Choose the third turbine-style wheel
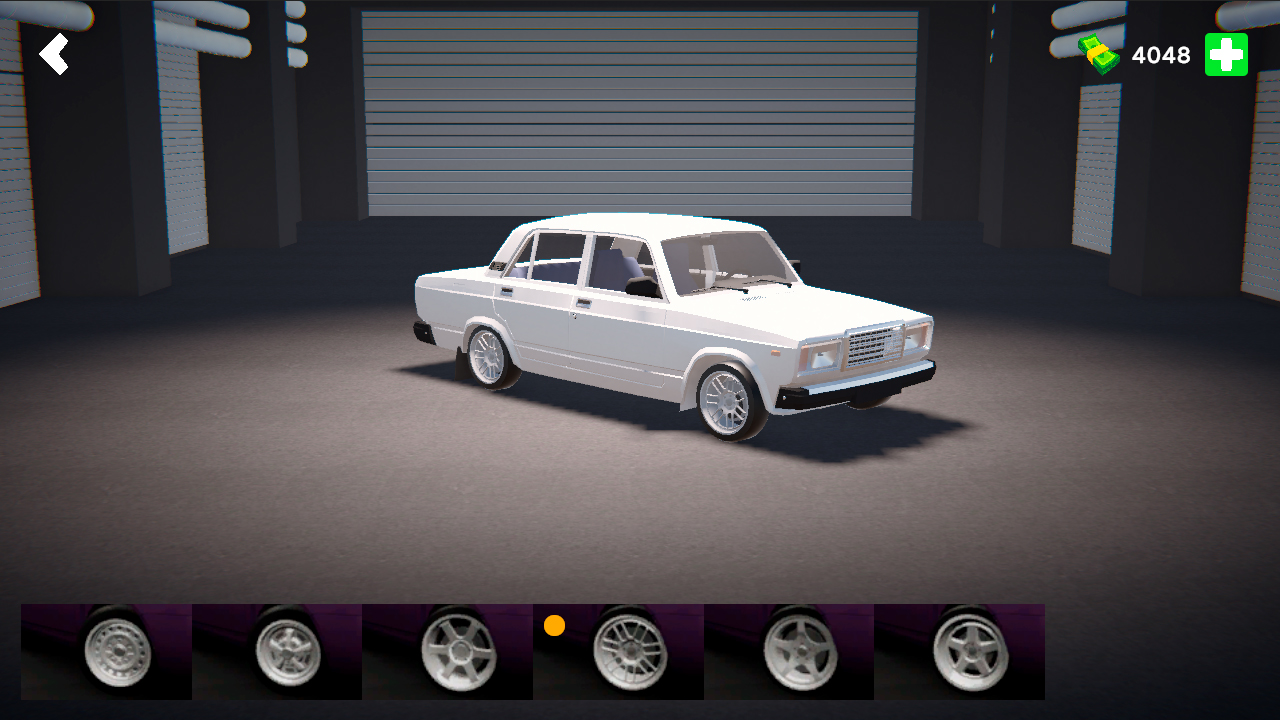This screenshot has height=720, width=1280. click(x=448, y=650)
